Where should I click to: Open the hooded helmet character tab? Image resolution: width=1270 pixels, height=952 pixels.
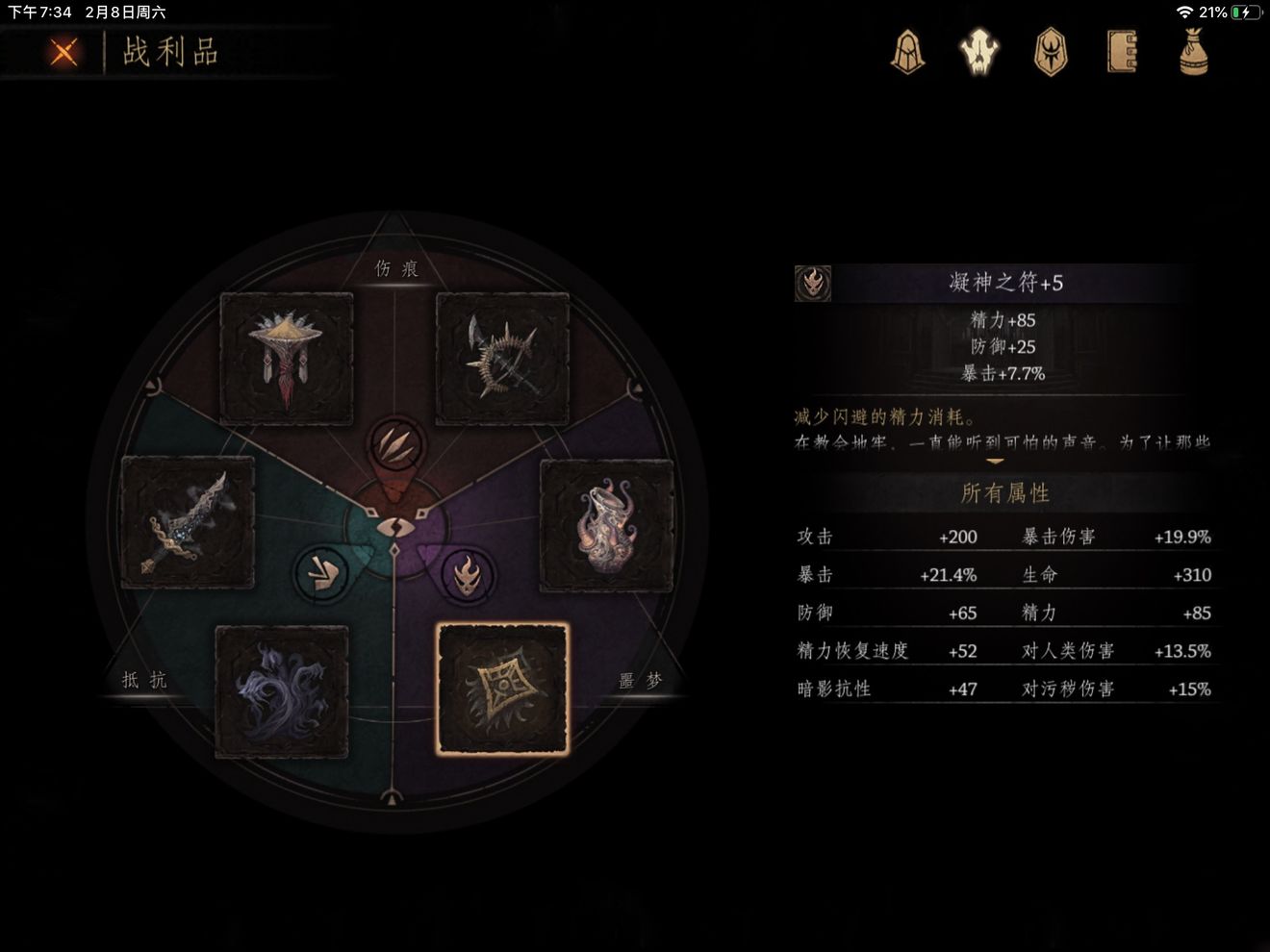click(x=907, y=51)
